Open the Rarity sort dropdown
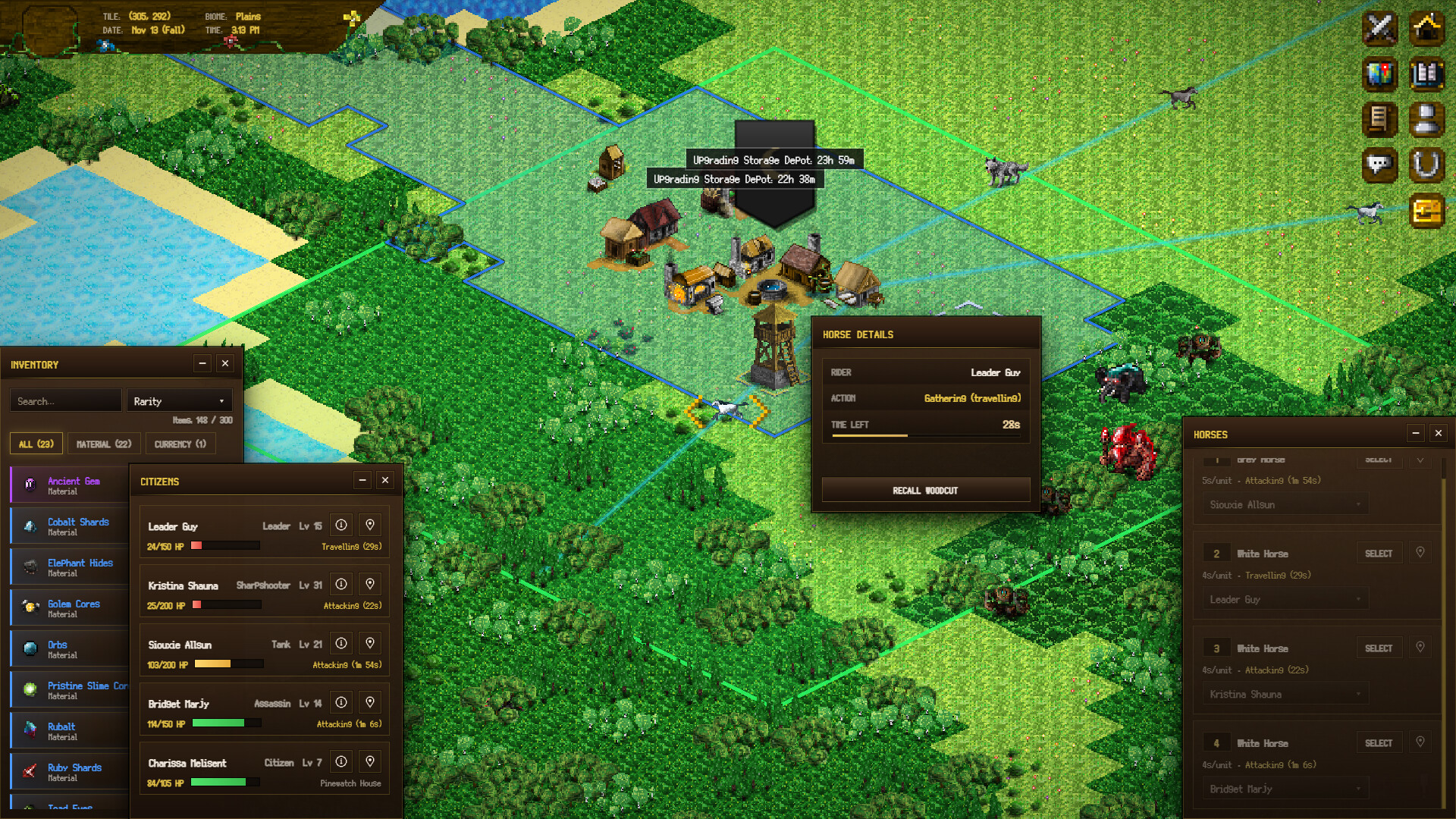Screen dimensions: 1456x819 pyautogui.click(x=179, y=400)
